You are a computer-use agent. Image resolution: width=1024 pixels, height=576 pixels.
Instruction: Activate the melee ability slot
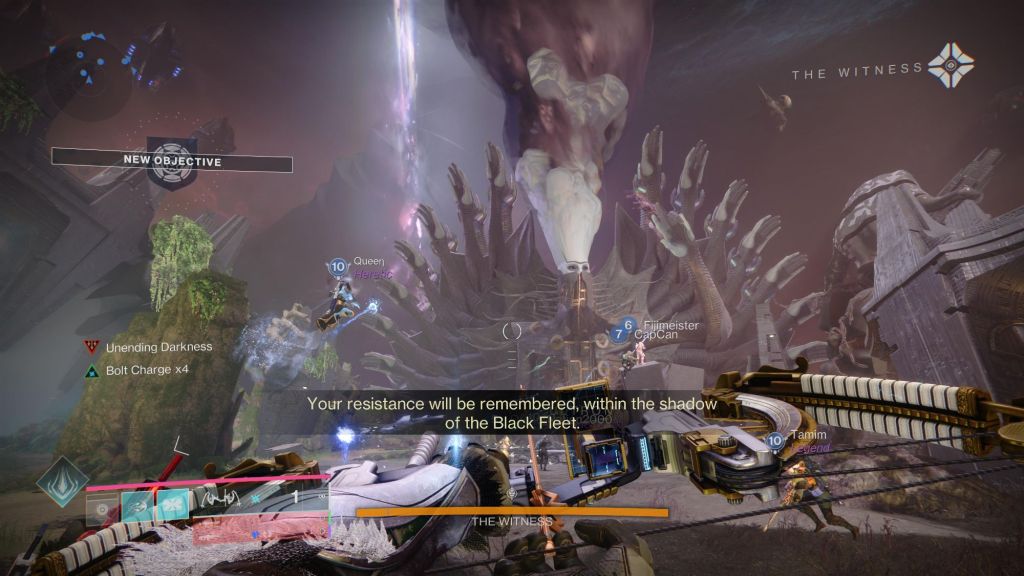pos(138,508)
